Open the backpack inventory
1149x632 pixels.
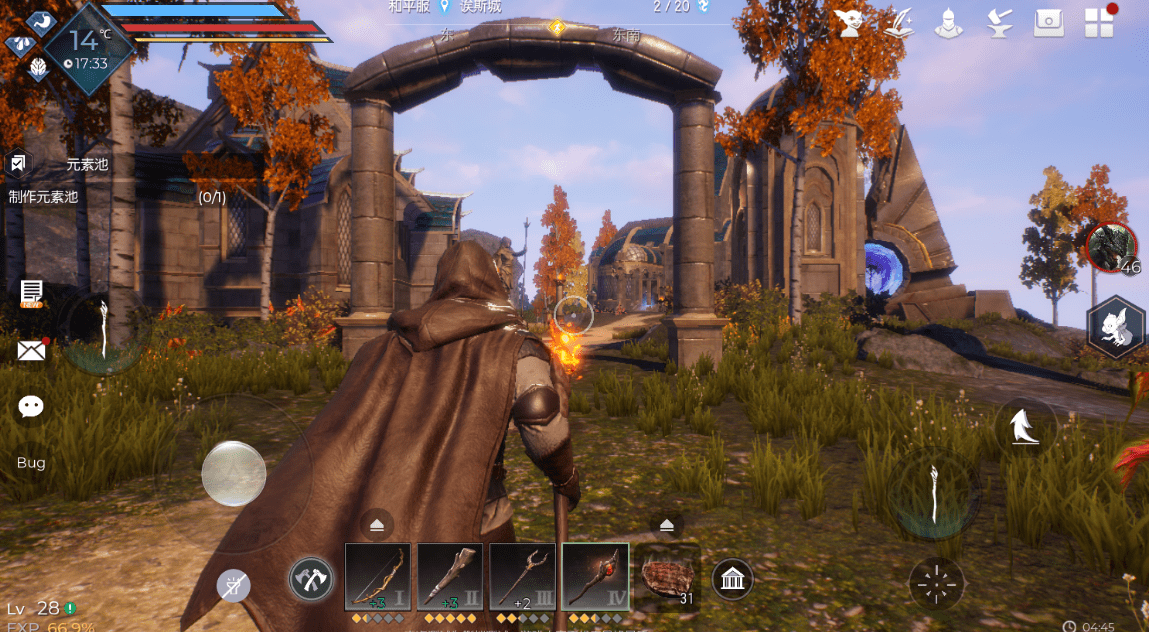click(1048, 23)
